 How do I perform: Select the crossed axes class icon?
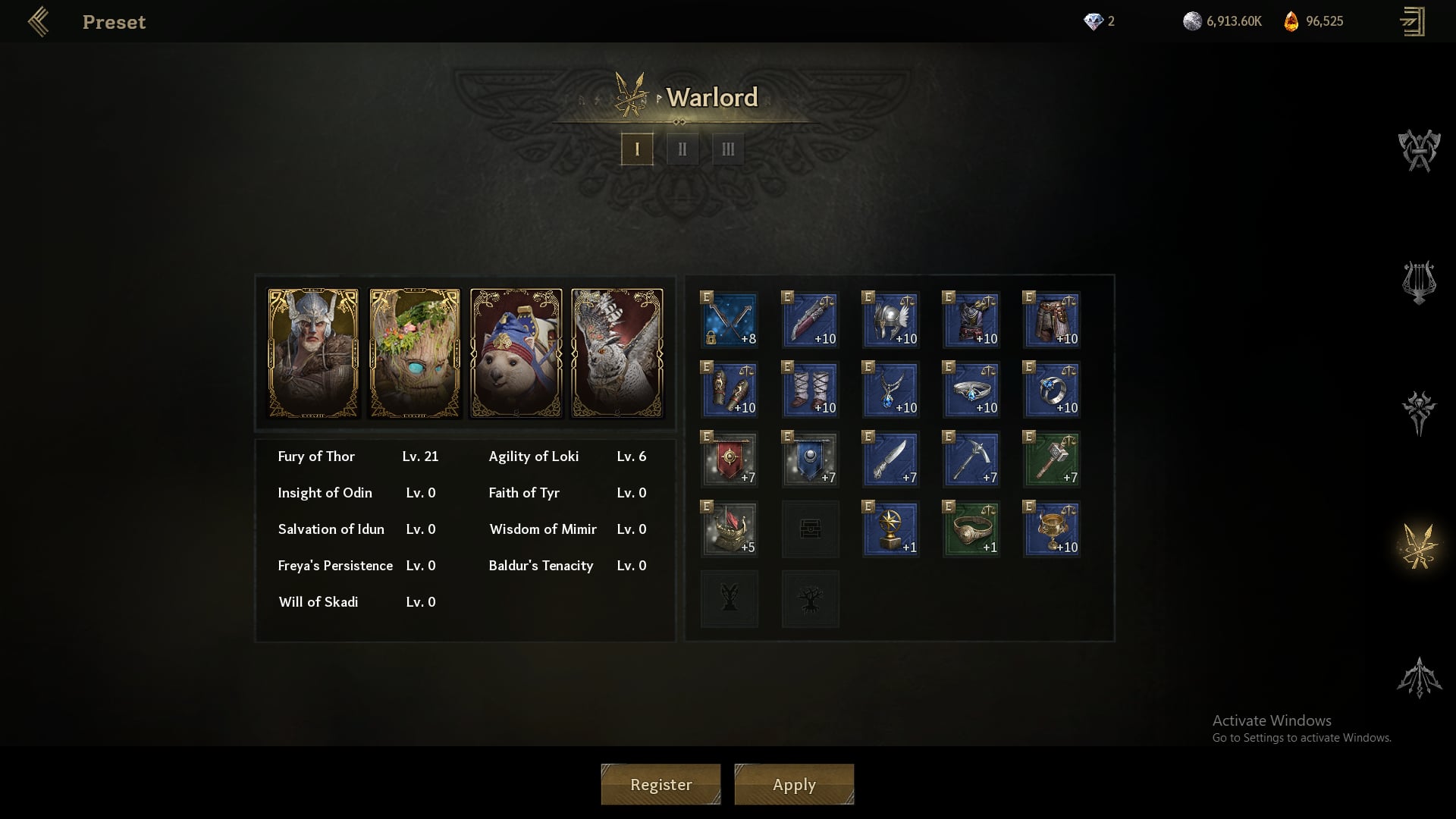(1418, 150)
